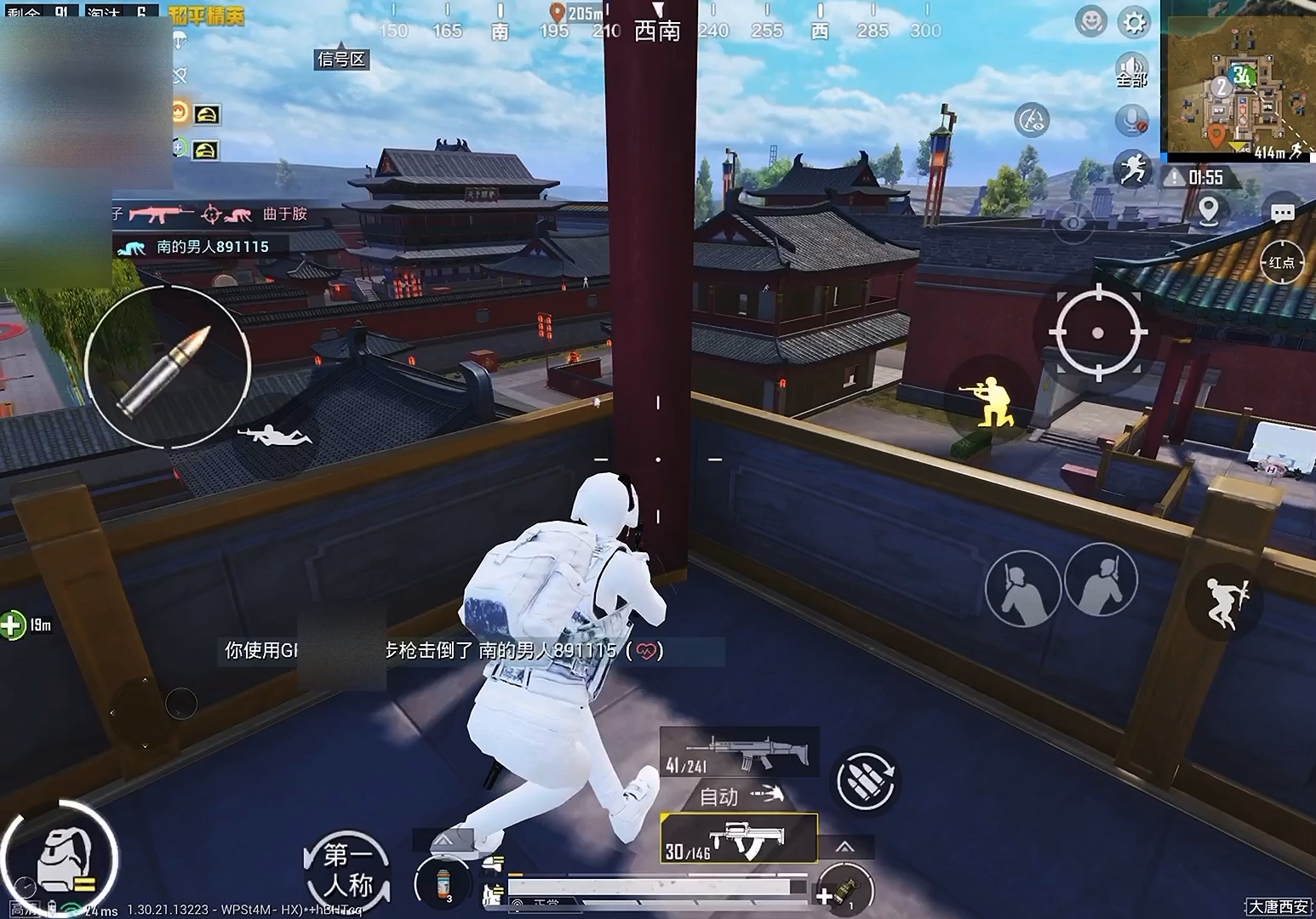Select the highlighted bullpup rifle slot
This screenshot has width=1316, height=919.
pos(739,838)
